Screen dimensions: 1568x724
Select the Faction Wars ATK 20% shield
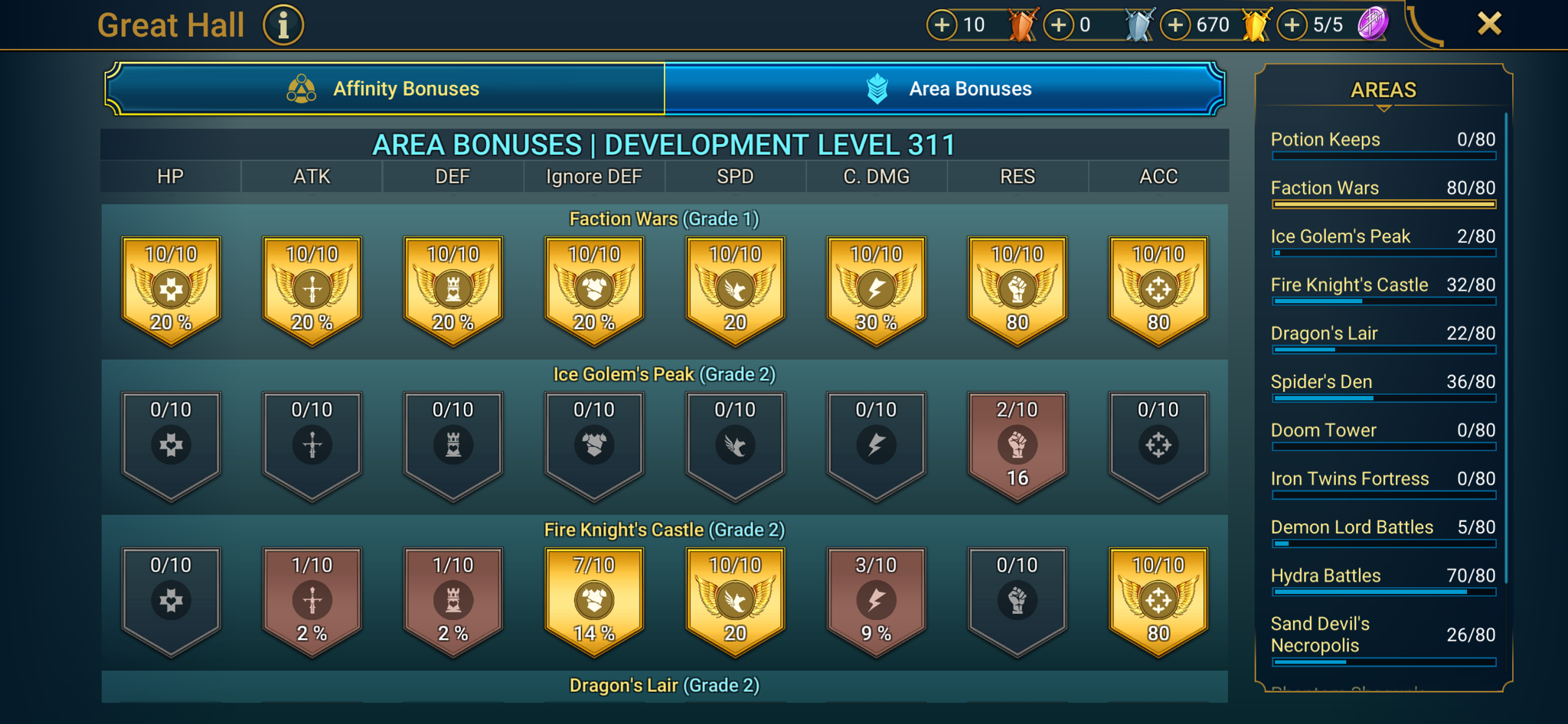[x=311, y=291]
